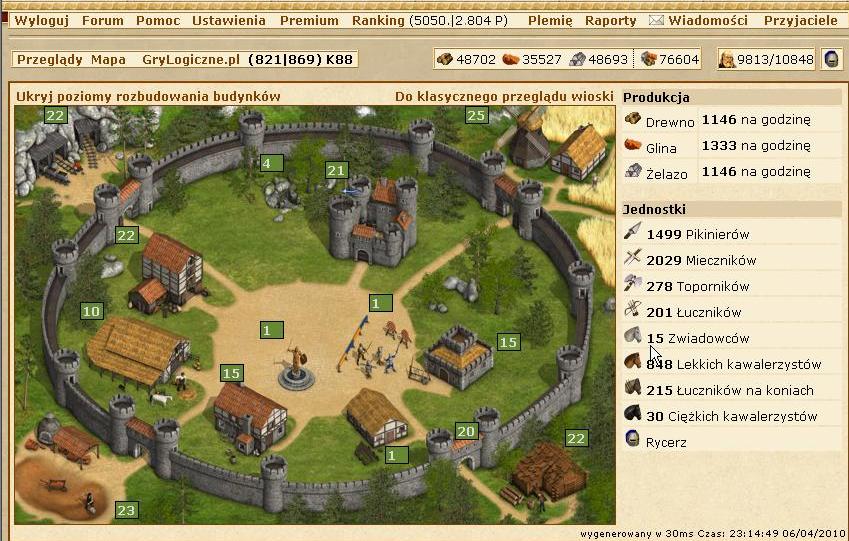Screen dimensions: 849x541
Task: Click the Wyloguj logout link
Action: click(41, 20)
